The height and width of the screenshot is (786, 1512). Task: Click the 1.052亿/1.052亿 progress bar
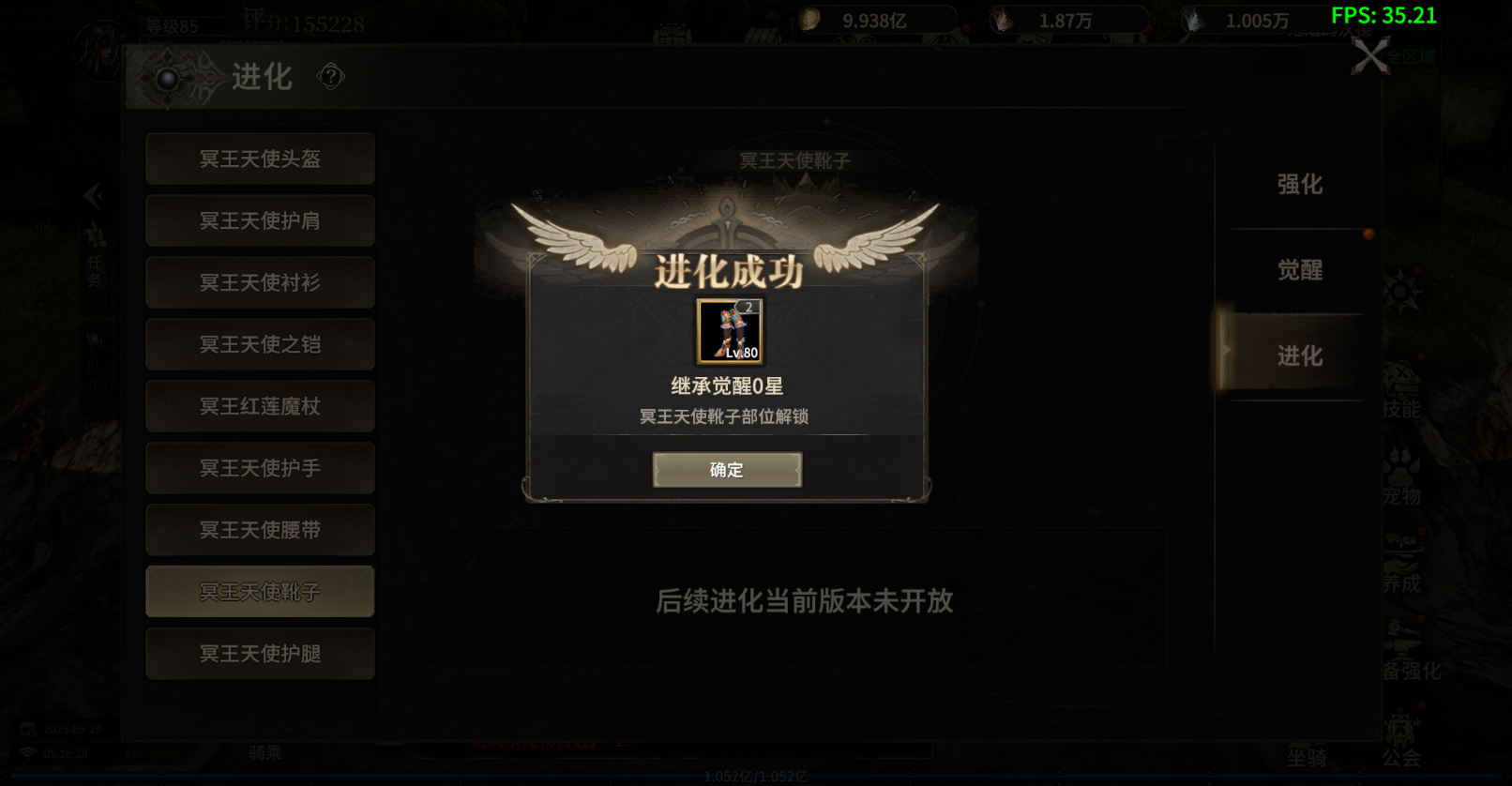click(x=756, y=777)
